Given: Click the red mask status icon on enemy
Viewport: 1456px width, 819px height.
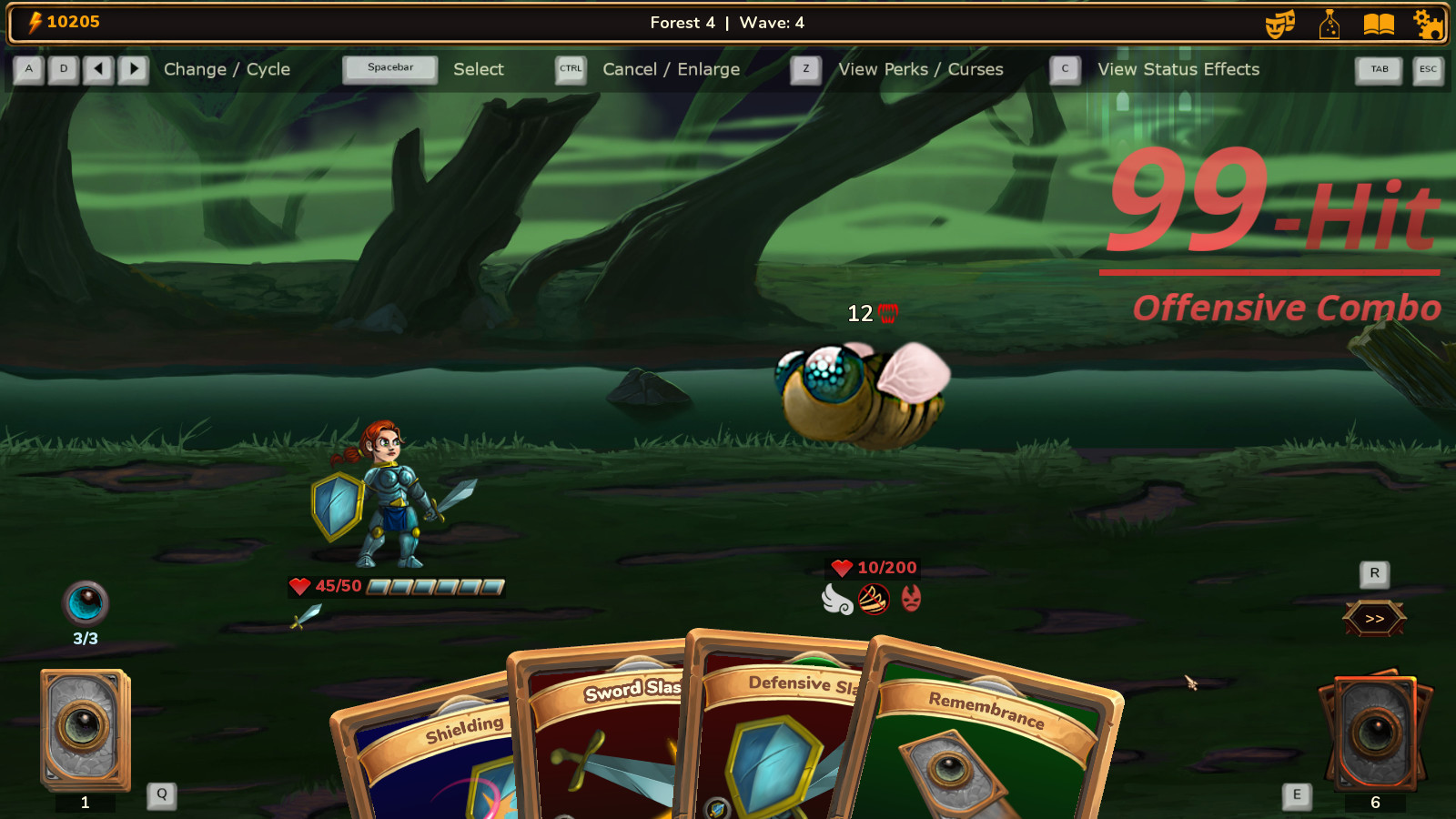Looking at the screenshot, I should (x=913, y=599).
